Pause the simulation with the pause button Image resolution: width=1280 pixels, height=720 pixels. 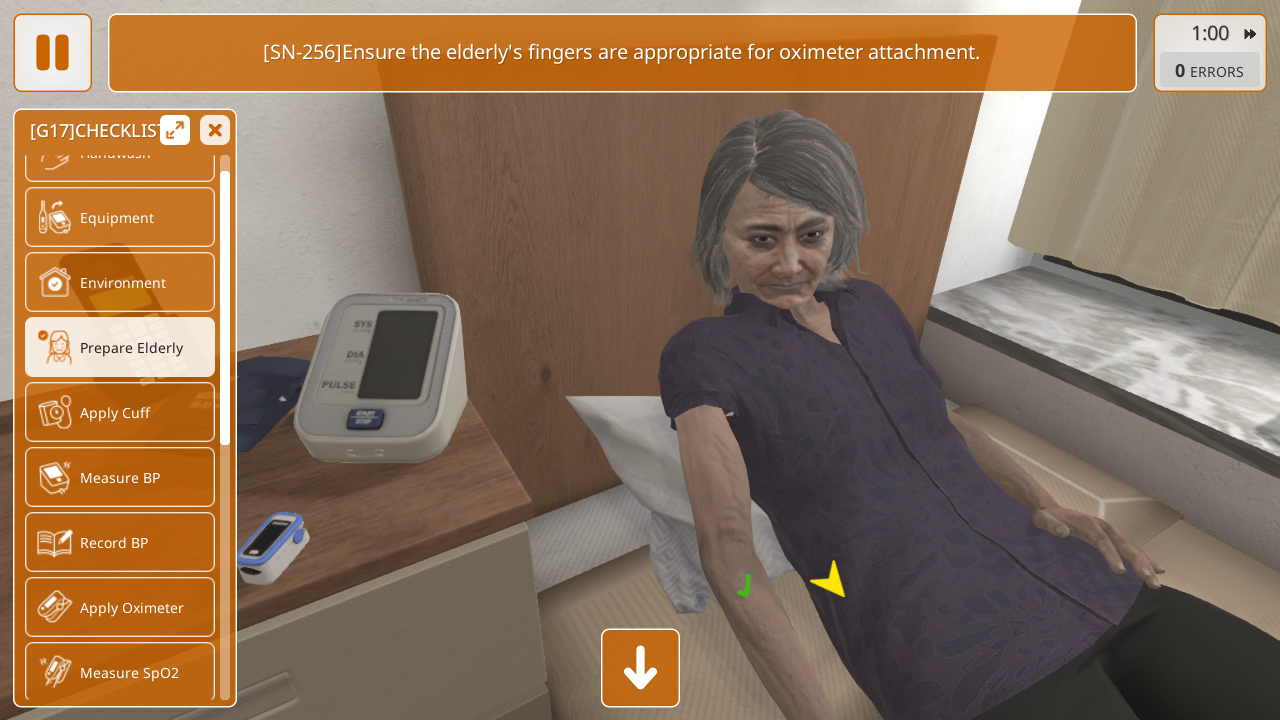click(52, 53)
